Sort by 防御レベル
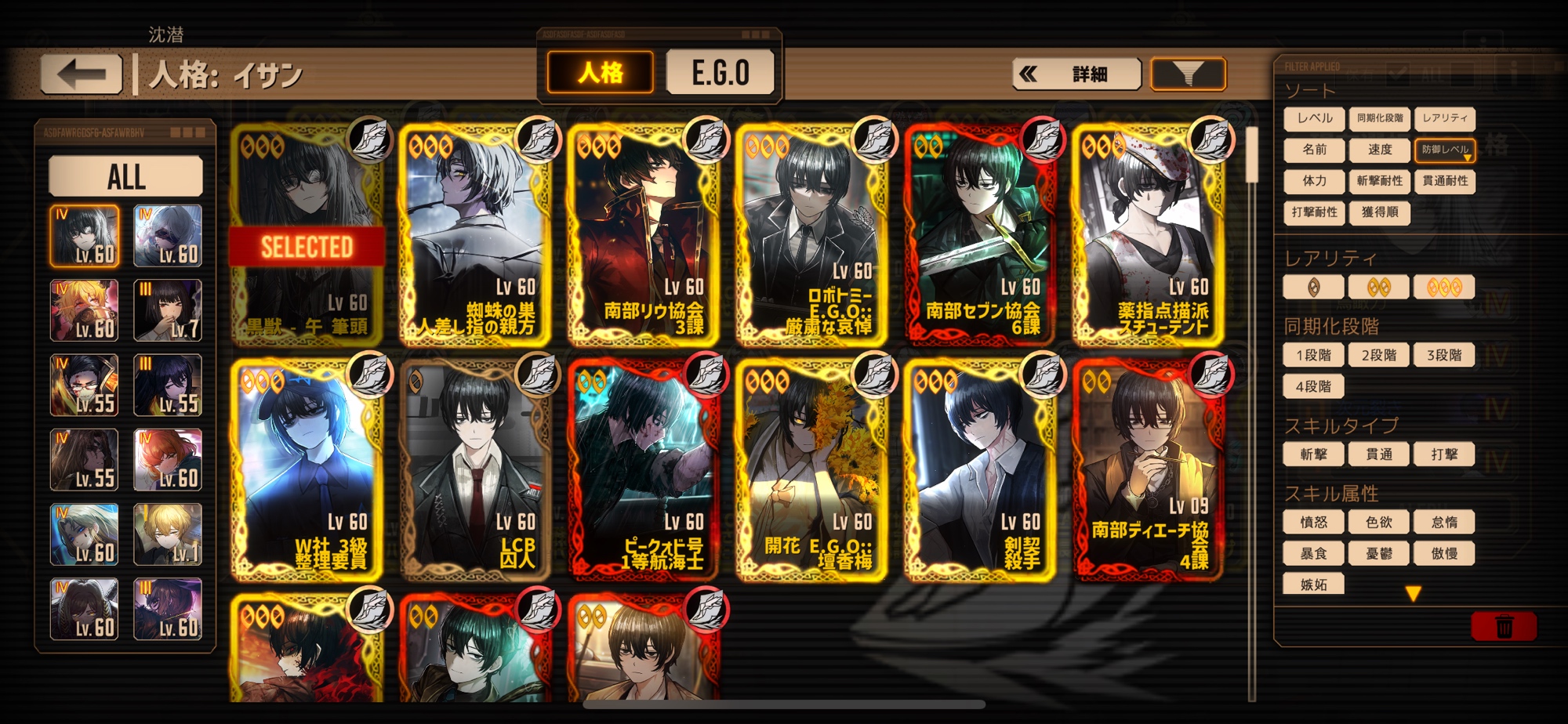 click(x=1444, y=150)
